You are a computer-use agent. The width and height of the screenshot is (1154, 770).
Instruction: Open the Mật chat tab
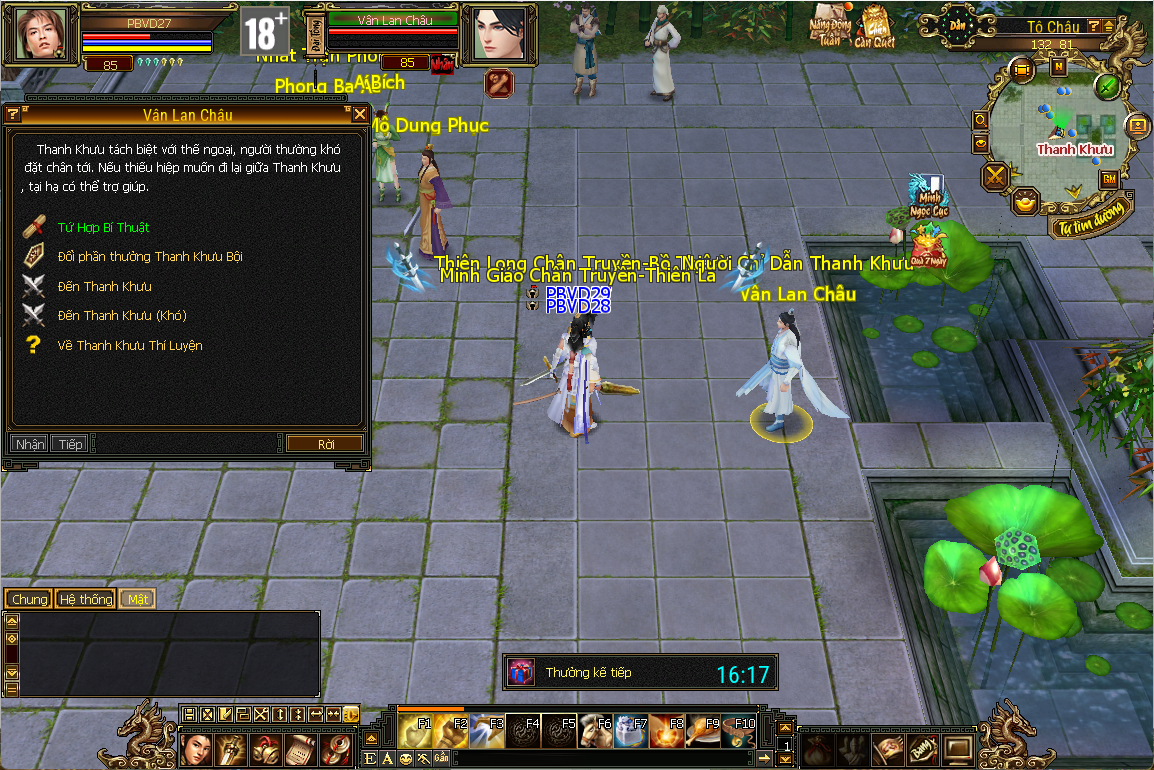(x=137, y=599)
